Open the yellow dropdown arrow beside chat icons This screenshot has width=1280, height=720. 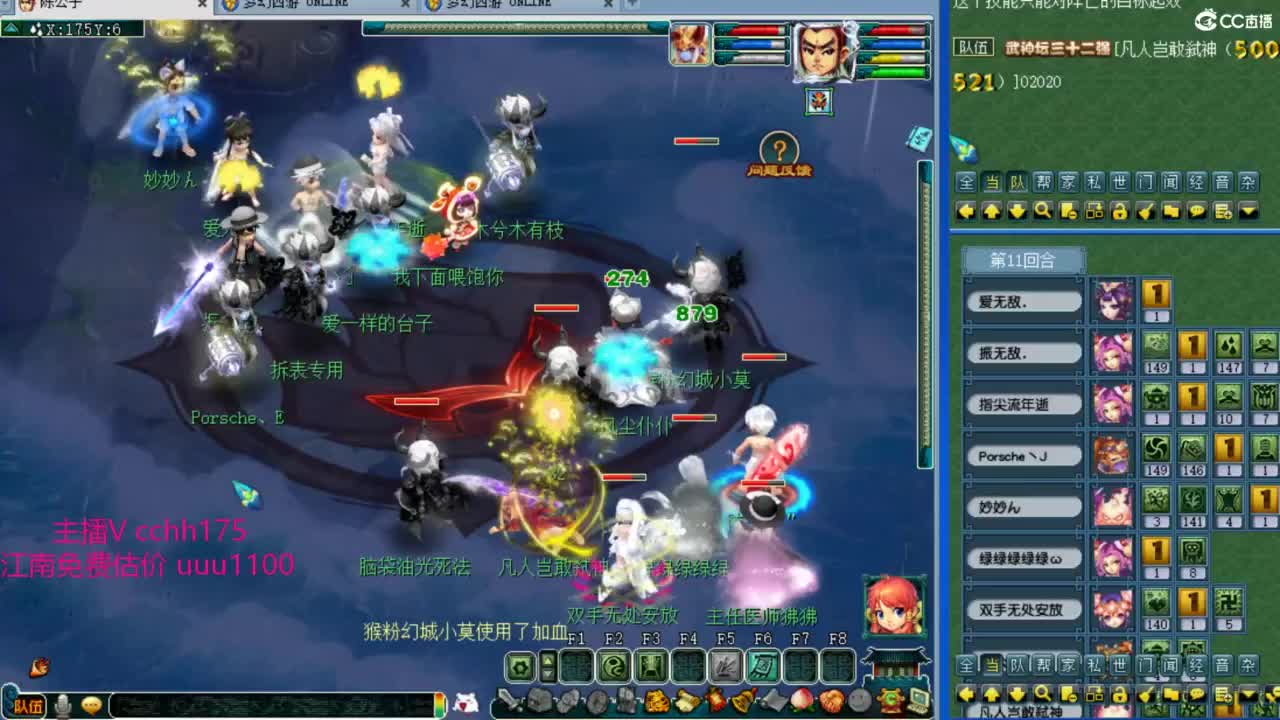click(x=1250, y=210)
